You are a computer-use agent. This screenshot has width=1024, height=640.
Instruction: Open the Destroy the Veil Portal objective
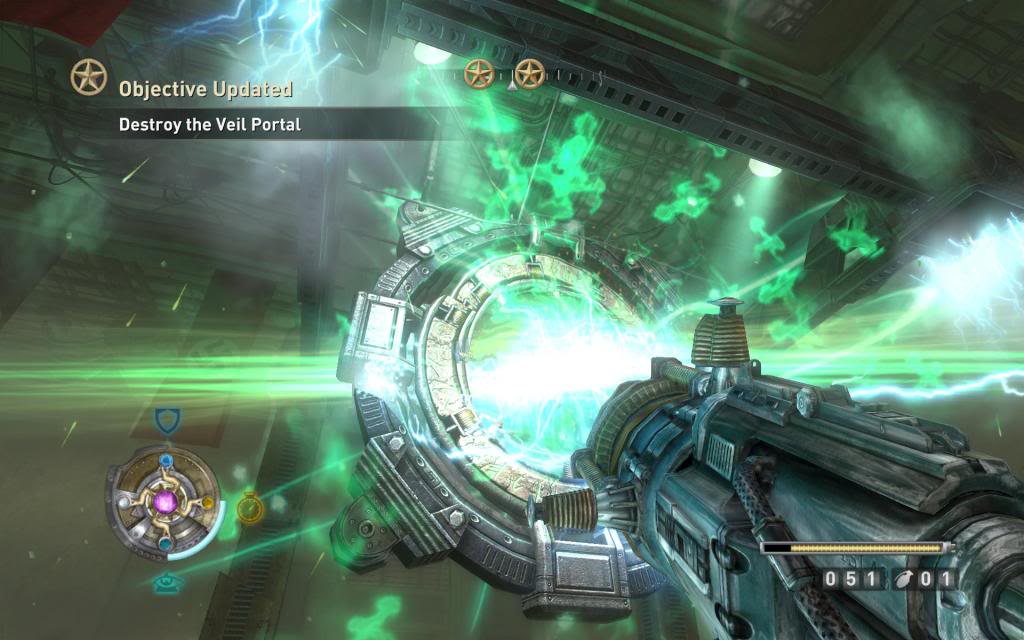point(210,125)
